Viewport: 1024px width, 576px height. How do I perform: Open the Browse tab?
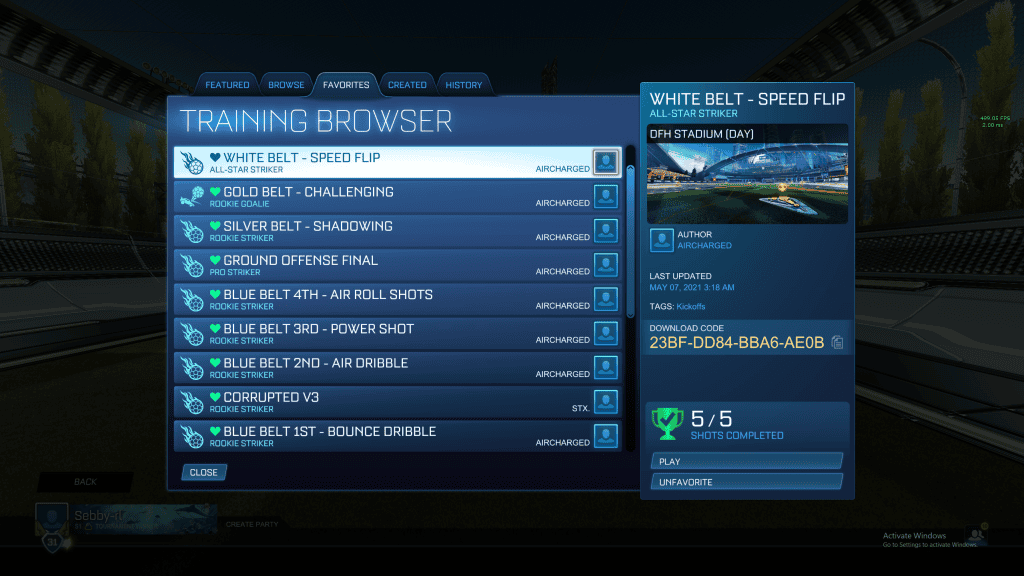point(286,85)
